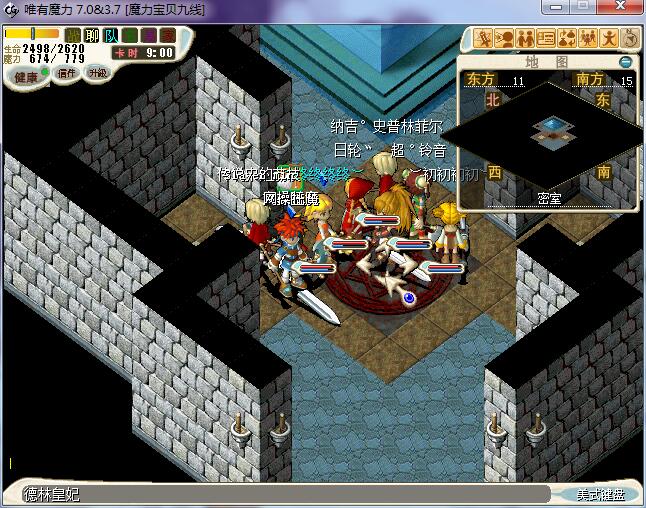Select the two-people handshake team icon

click(525, 39)
